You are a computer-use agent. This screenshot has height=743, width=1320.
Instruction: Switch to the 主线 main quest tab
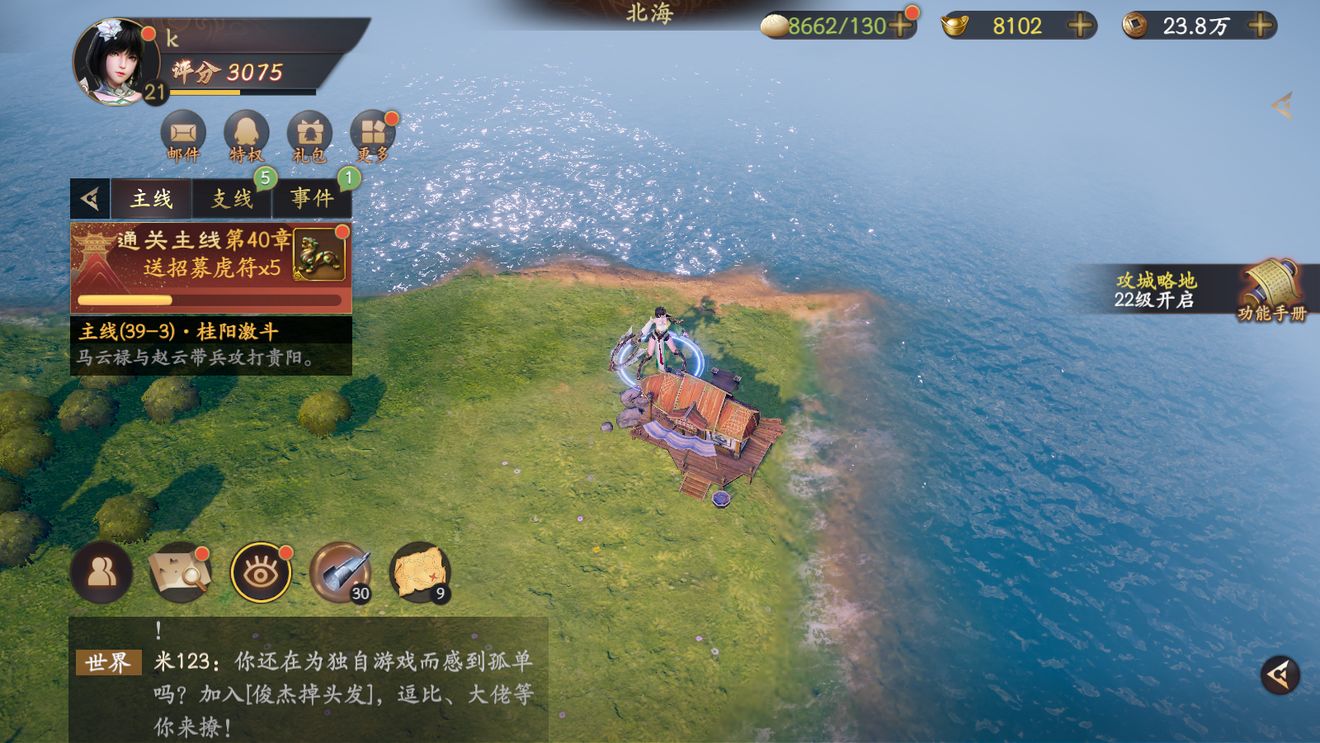pyautogui.click(x=151, y=198)
